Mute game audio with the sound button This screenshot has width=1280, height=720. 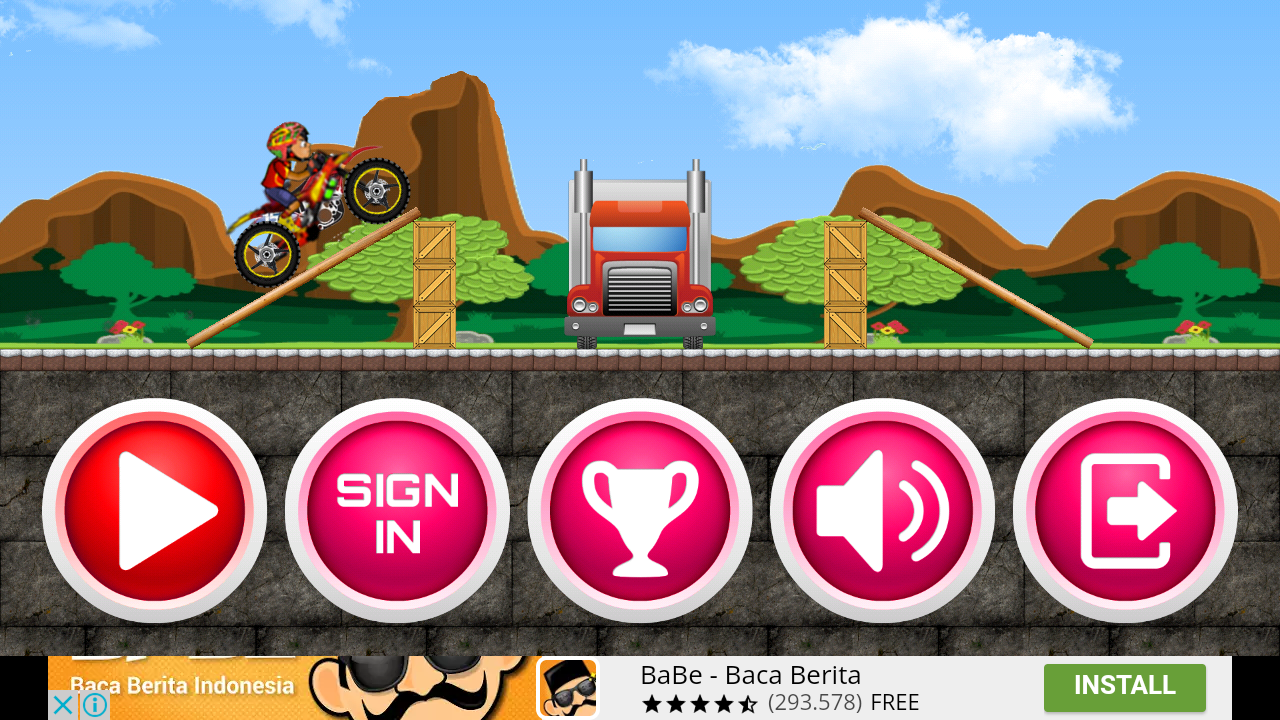[882, 510]
